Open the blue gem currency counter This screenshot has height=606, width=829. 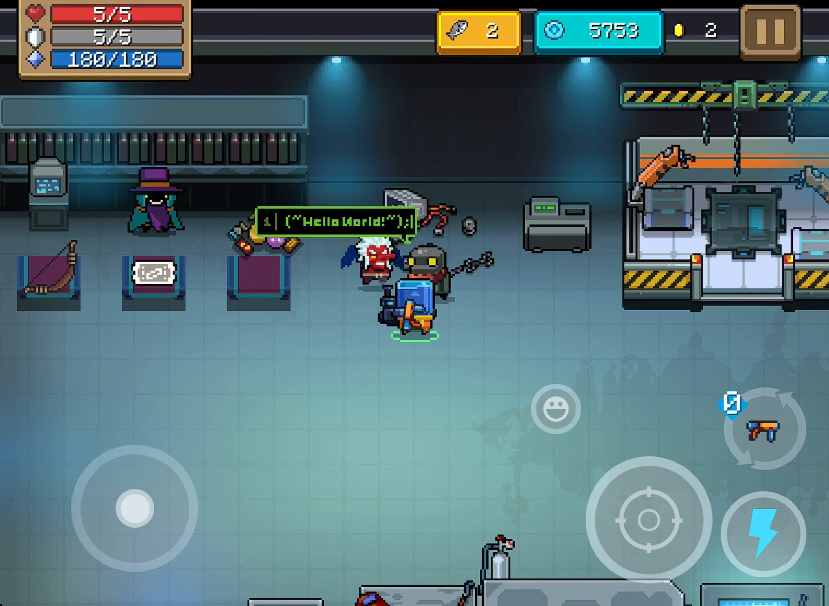[x=598, y=31]
